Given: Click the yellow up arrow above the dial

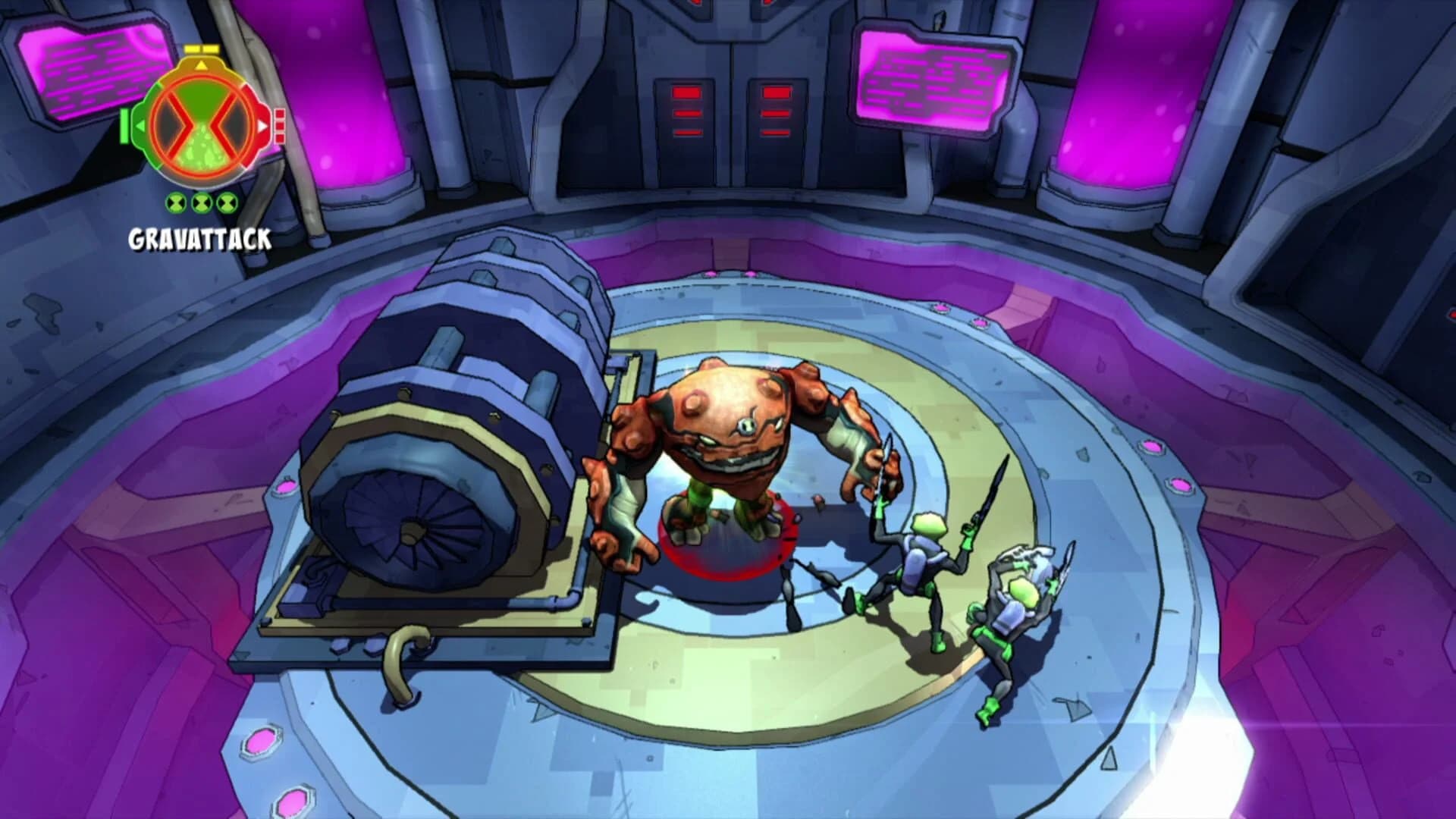Looking at the screenshot, I should click(201, 66).
